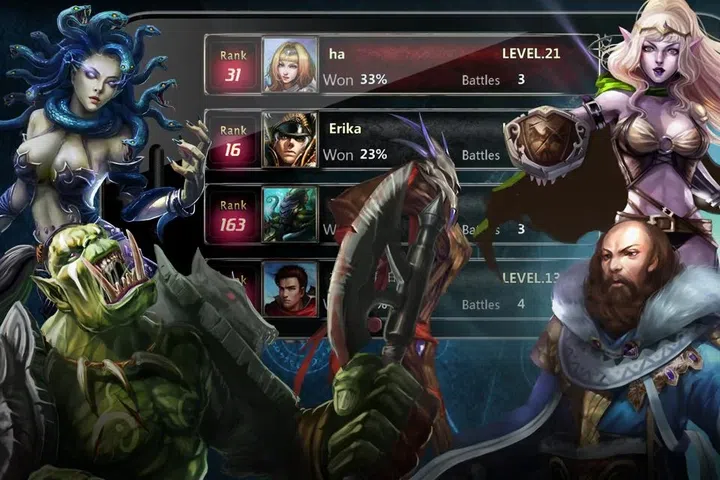Open the blonde girl avatar portrait

[290, 65]
